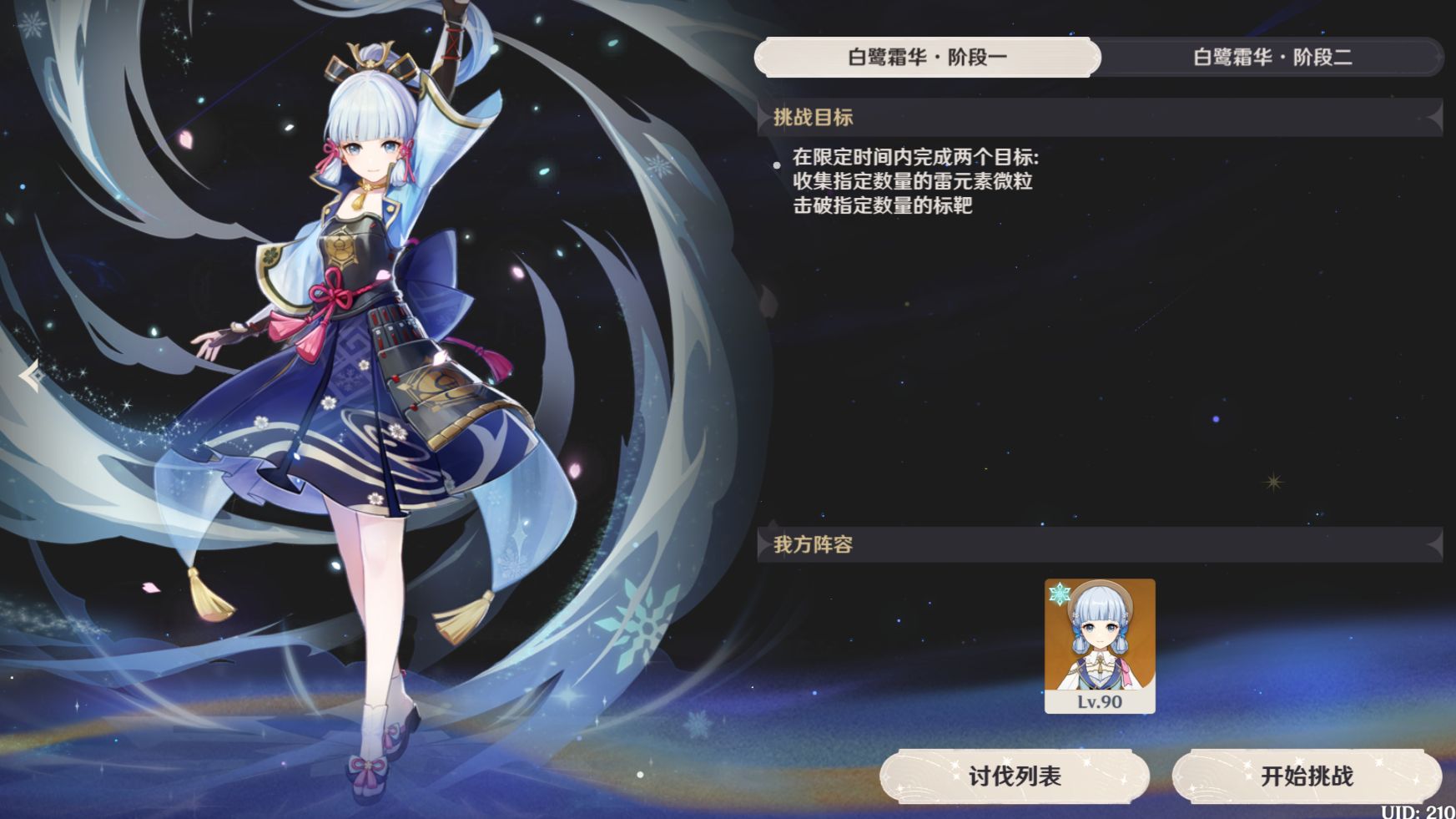Click the gold bullet marker beside the objective text

point(778,164)
